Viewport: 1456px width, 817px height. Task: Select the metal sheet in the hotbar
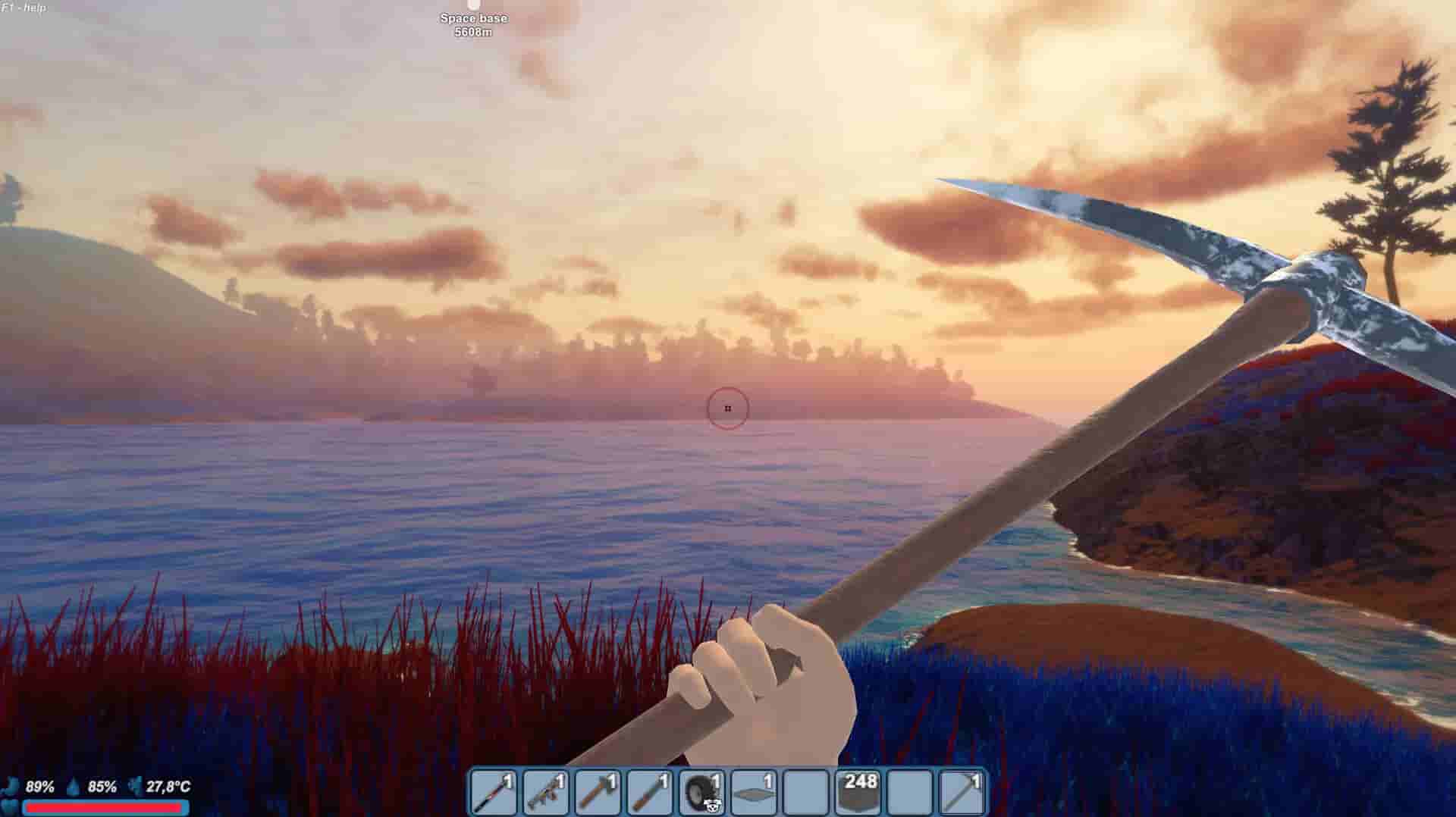click(755, 791)
